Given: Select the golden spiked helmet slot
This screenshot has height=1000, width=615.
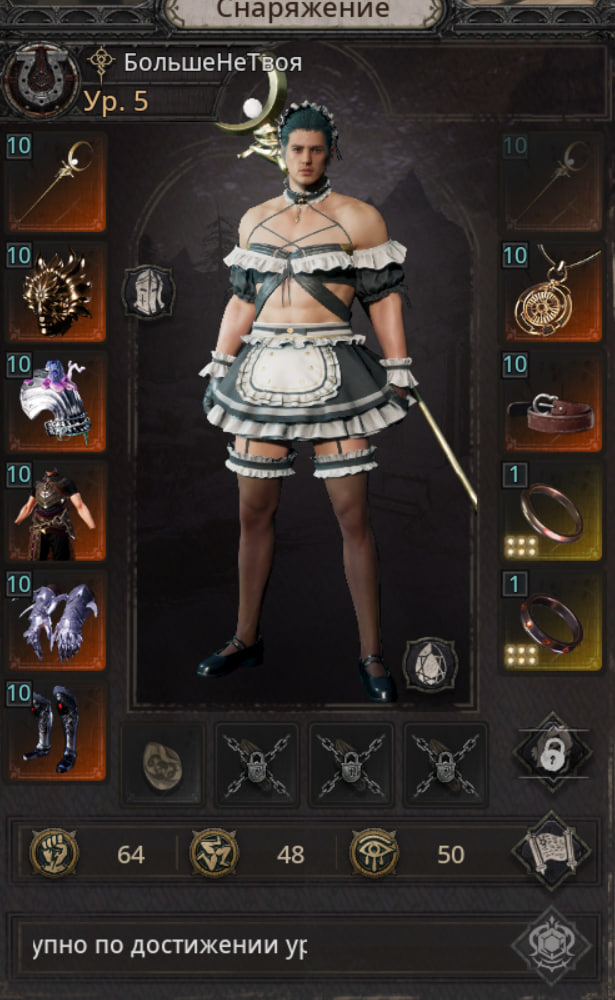Looking at the screenshot, I should [56, 291].
